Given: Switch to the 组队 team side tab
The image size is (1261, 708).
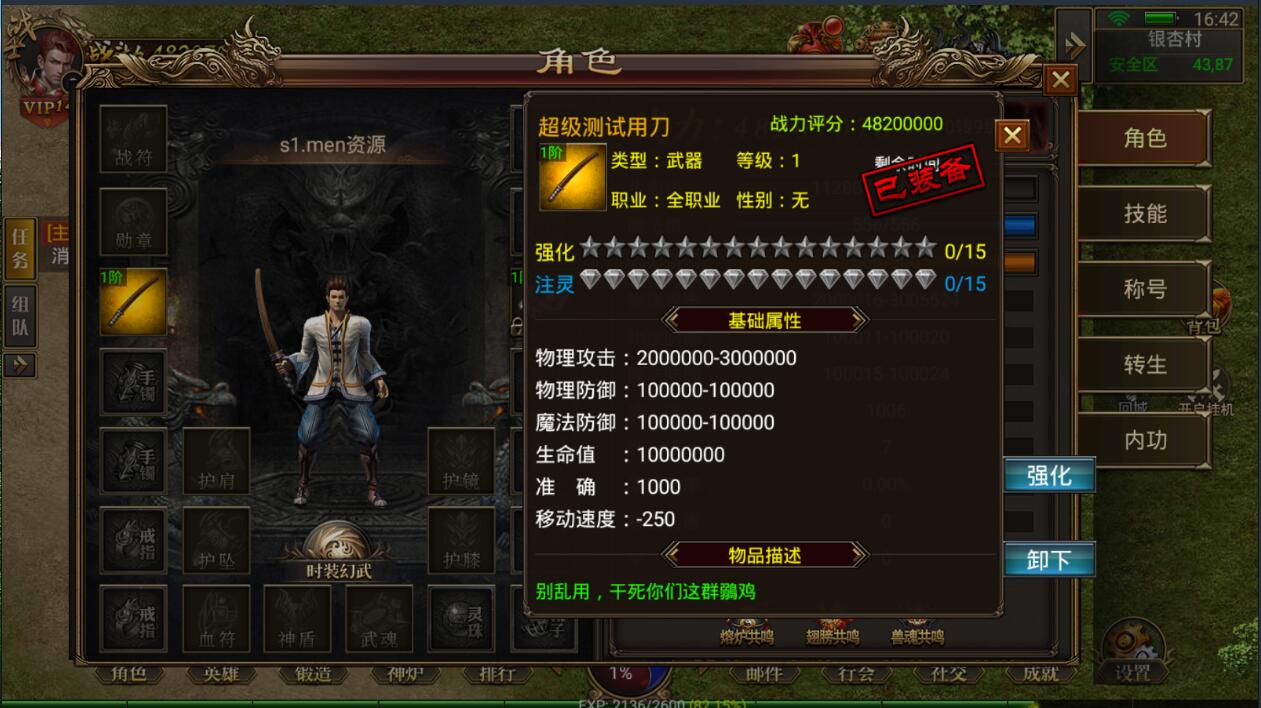Looking at the screenshot, I should tap(20, 316).
